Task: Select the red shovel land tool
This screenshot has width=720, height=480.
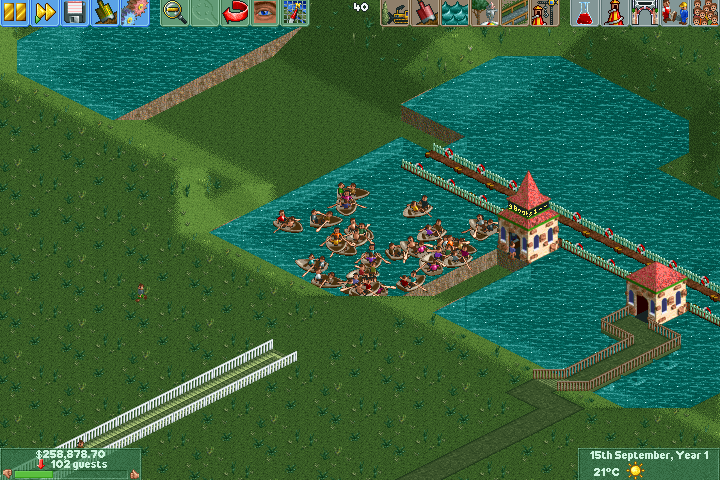Action: 425,12
